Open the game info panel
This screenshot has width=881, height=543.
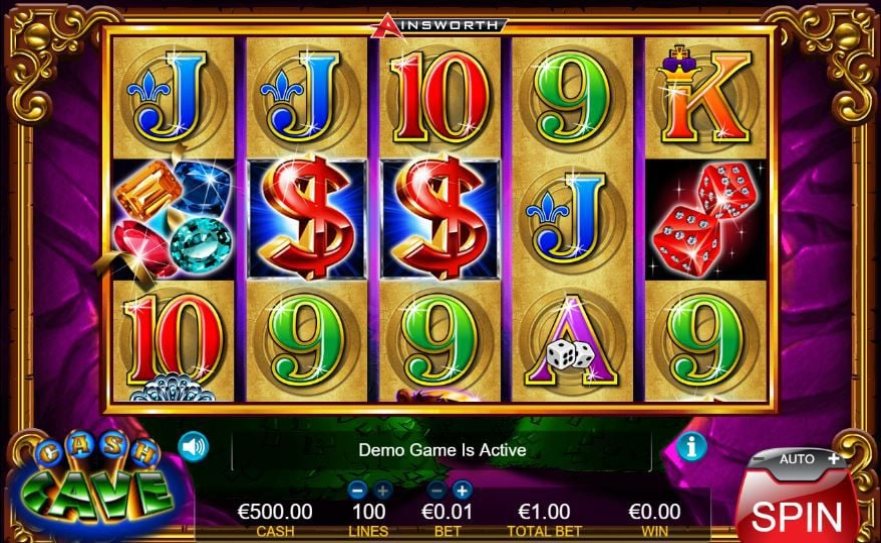tap(691, 446)
